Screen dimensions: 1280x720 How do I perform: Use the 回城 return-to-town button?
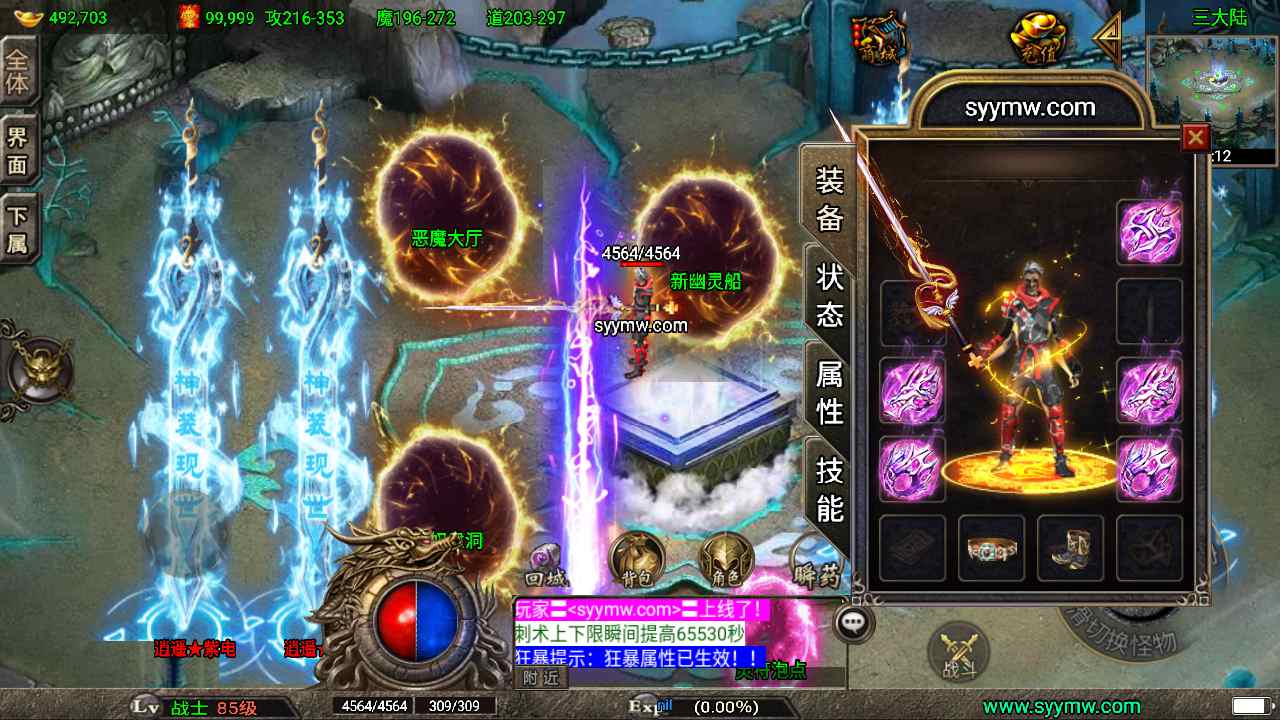tap(547, 565)
